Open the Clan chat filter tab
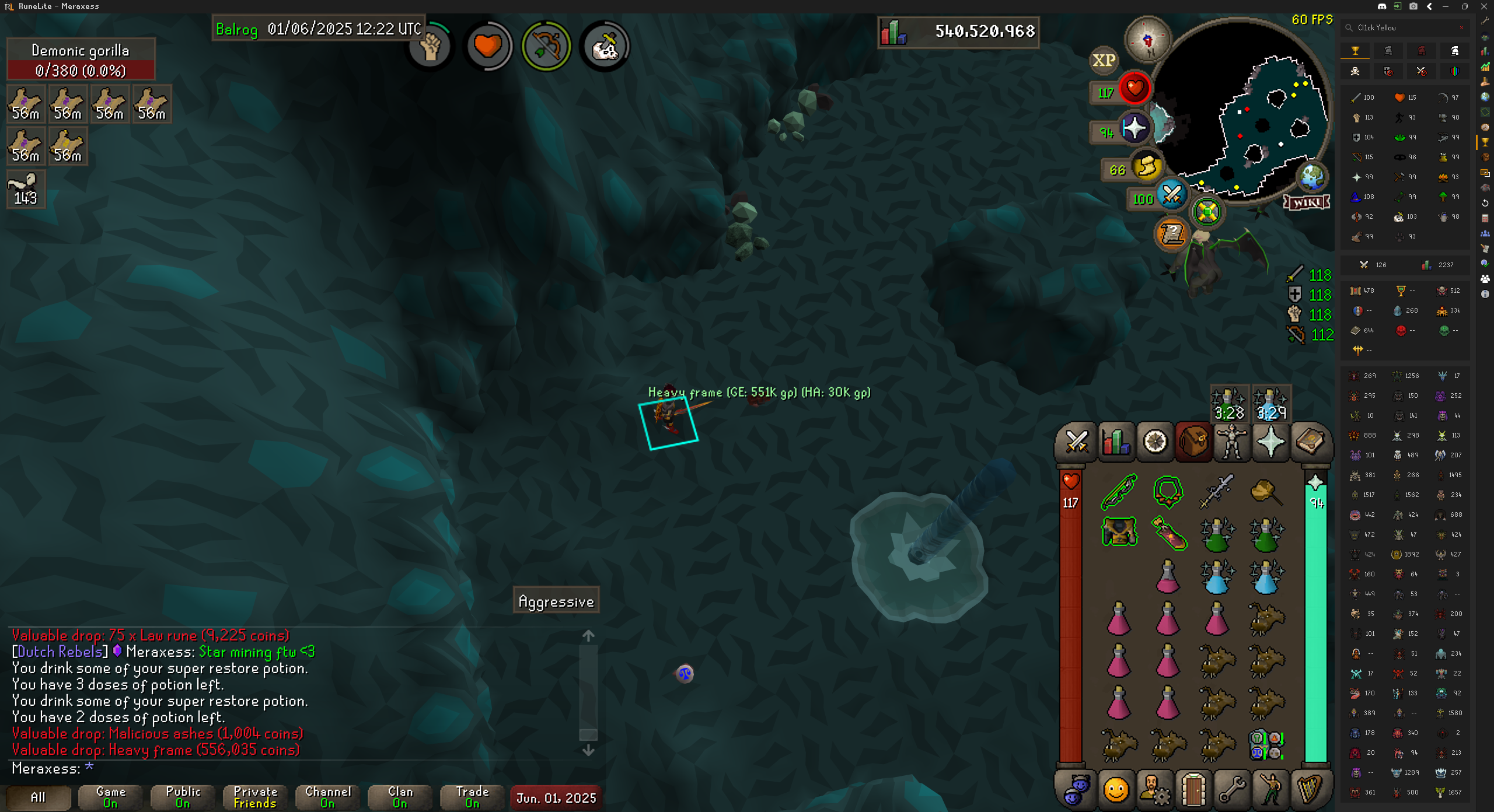 point(400,797)
